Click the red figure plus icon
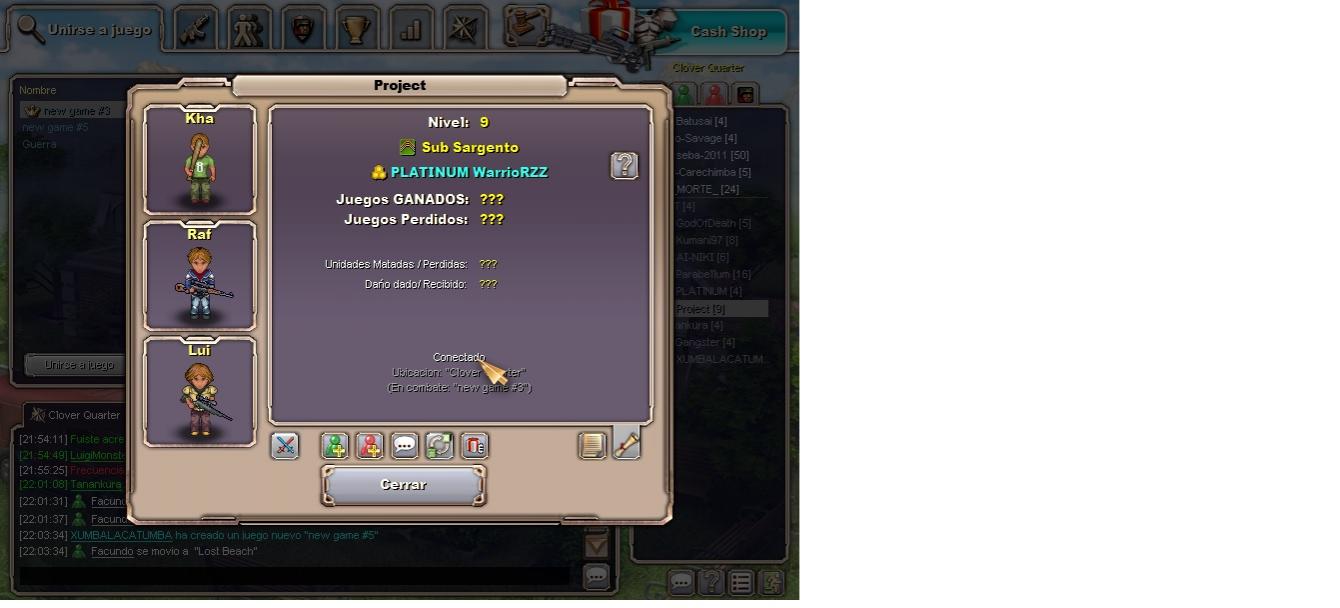 click(370, 446)
